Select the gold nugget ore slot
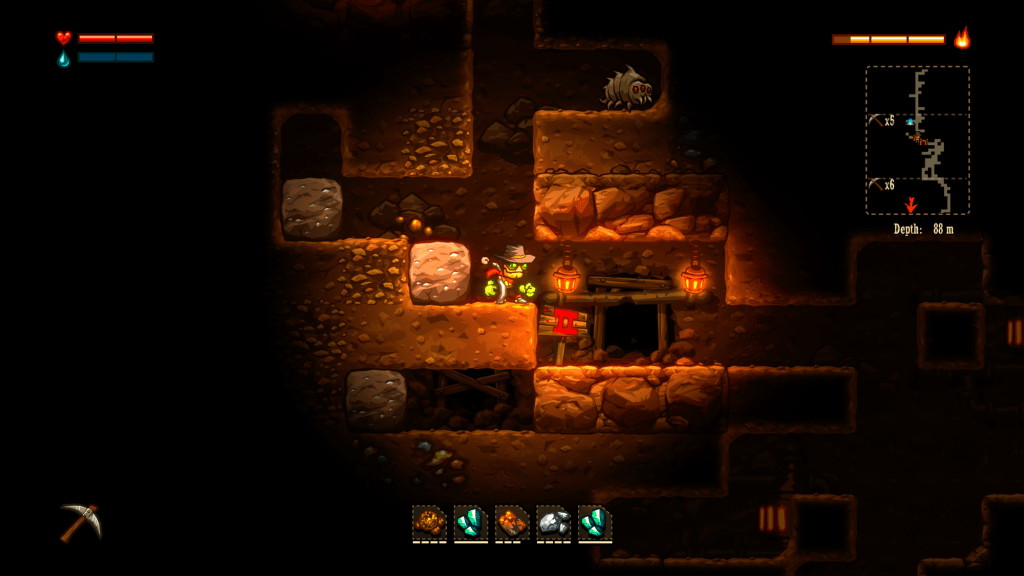 click(x=429, y=522)
